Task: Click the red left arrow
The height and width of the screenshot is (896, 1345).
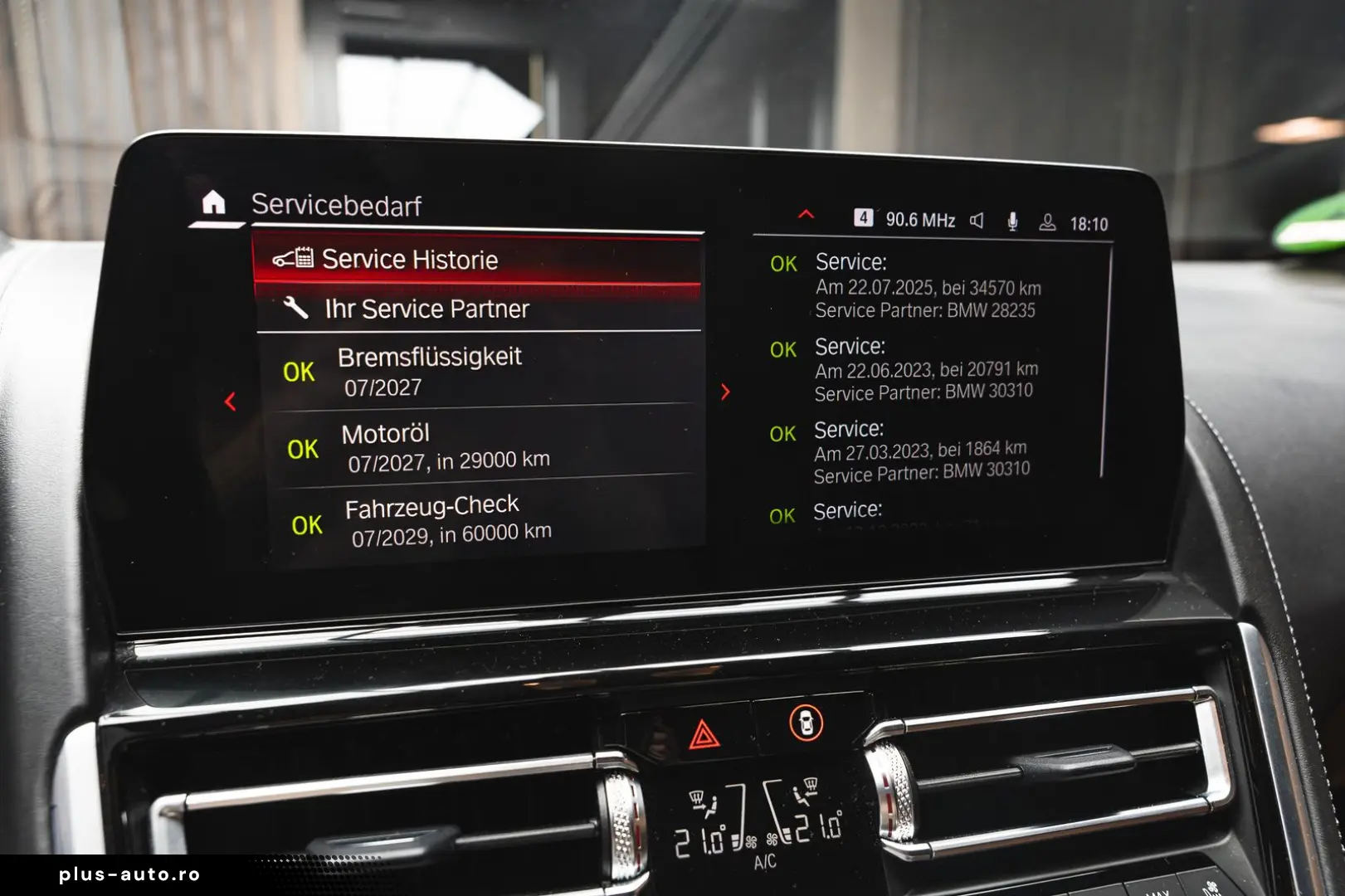Action: pyautogui.click(x=231, y=402)
